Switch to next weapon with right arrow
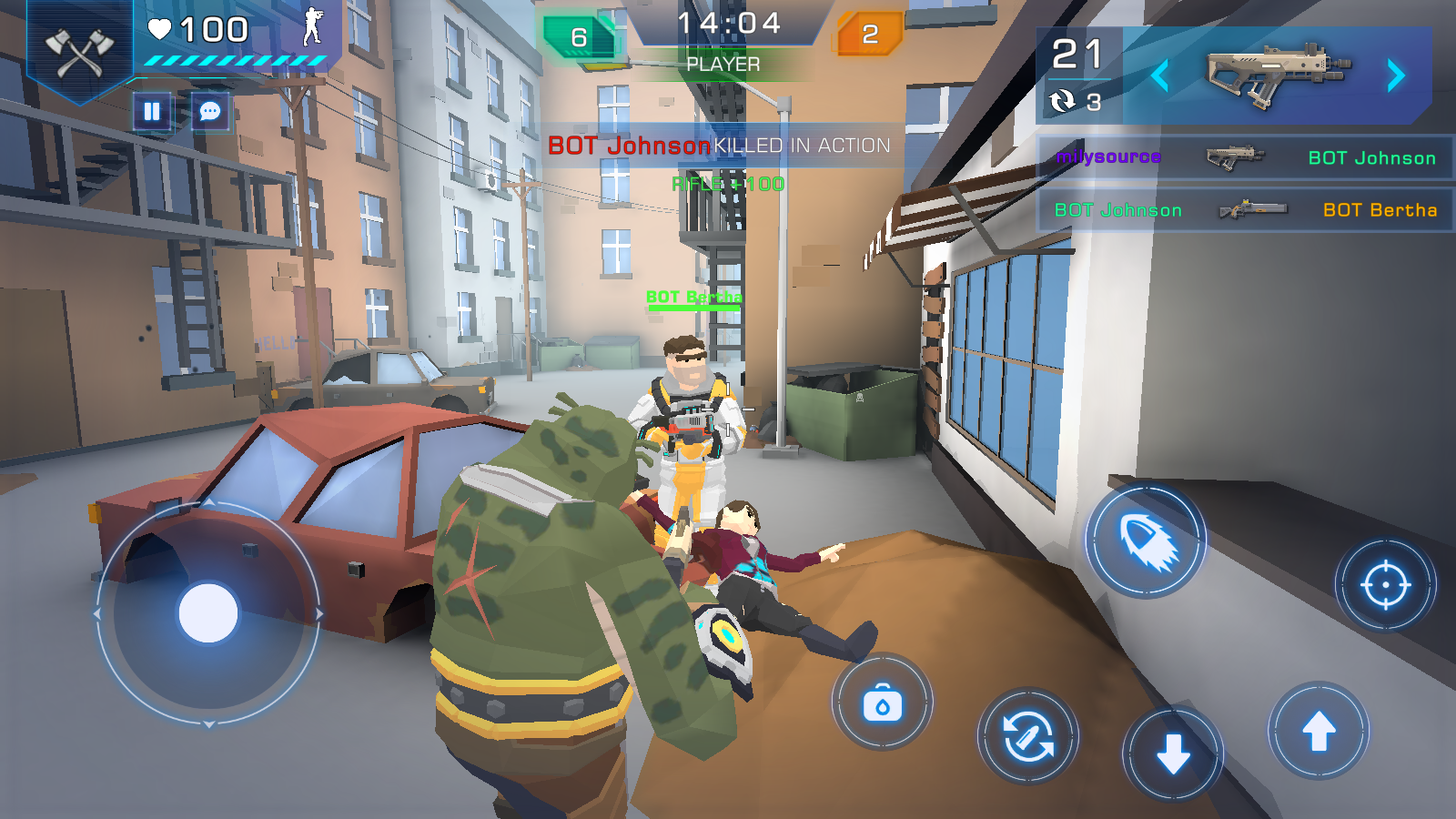 [1396, 76]
